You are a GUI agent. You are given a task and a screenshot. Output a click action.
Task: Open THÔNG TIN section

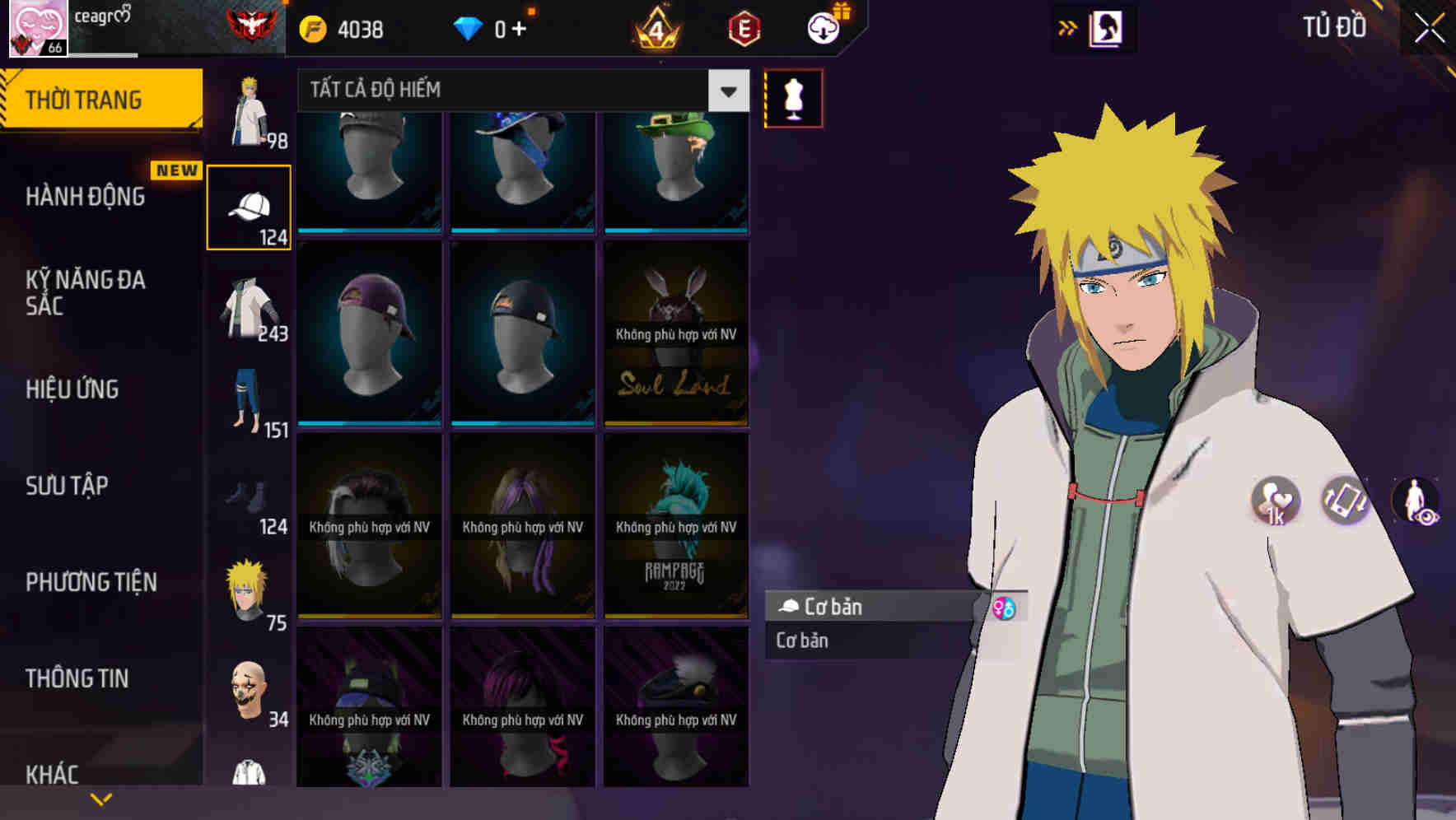coord(77,678)
